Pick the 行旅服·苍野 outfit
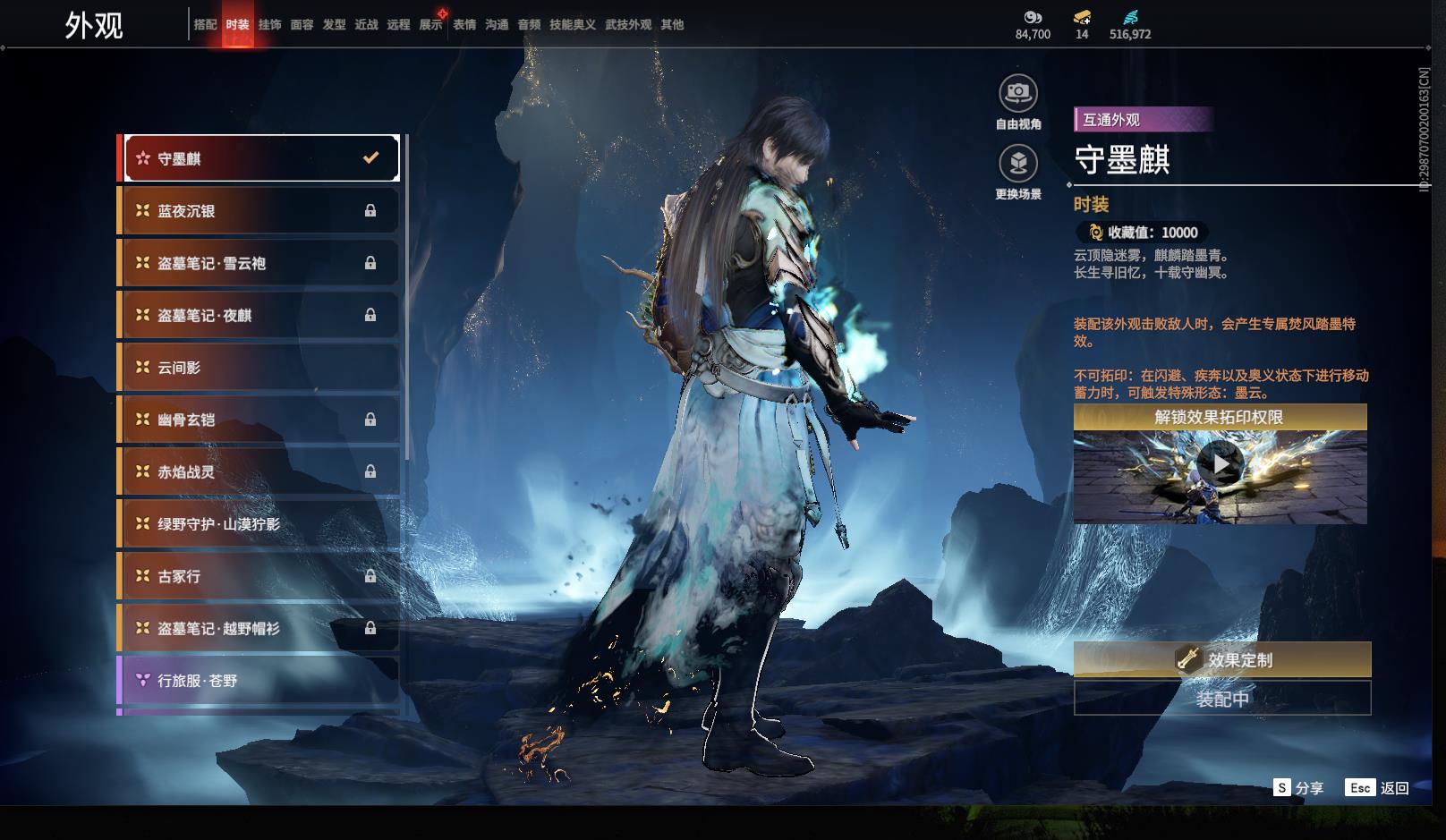Viewport: 1446px width, 840px height. [x=259, y=681]
